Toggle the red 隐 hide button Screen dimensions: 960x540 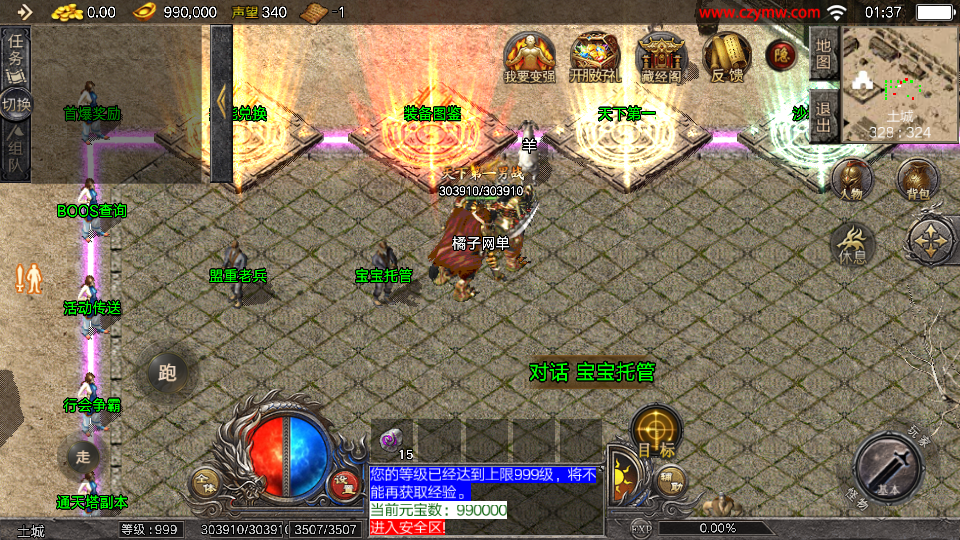point(779,56)
